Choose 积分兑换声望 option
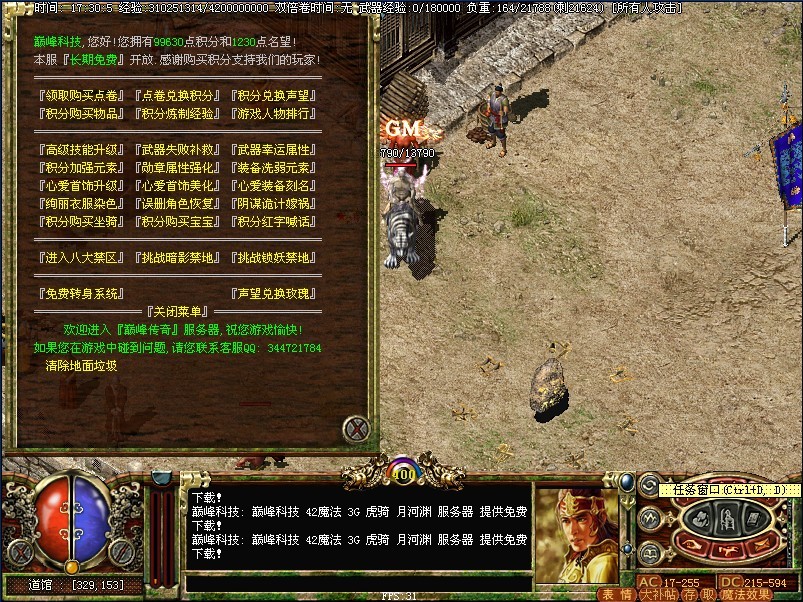Screen dimensions: 803x602 [273, 96]
